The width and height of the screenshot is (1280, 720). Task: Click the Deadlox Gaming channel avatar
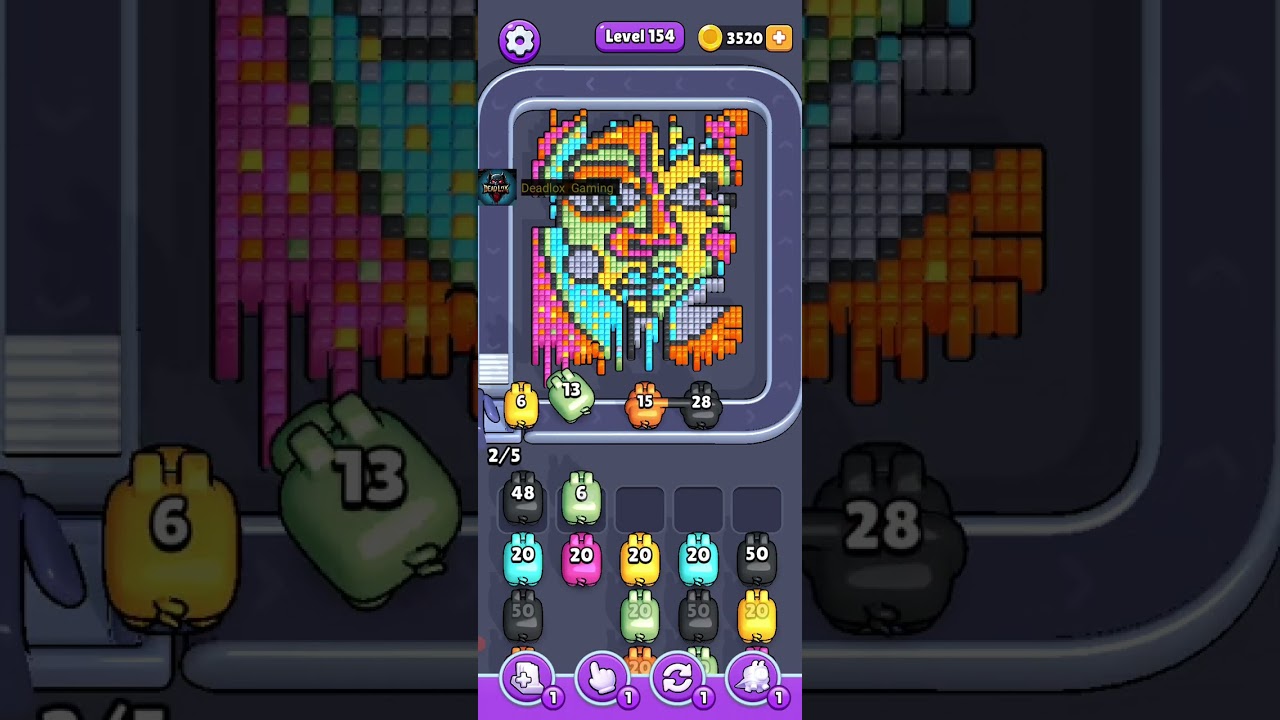click(497, 187)
